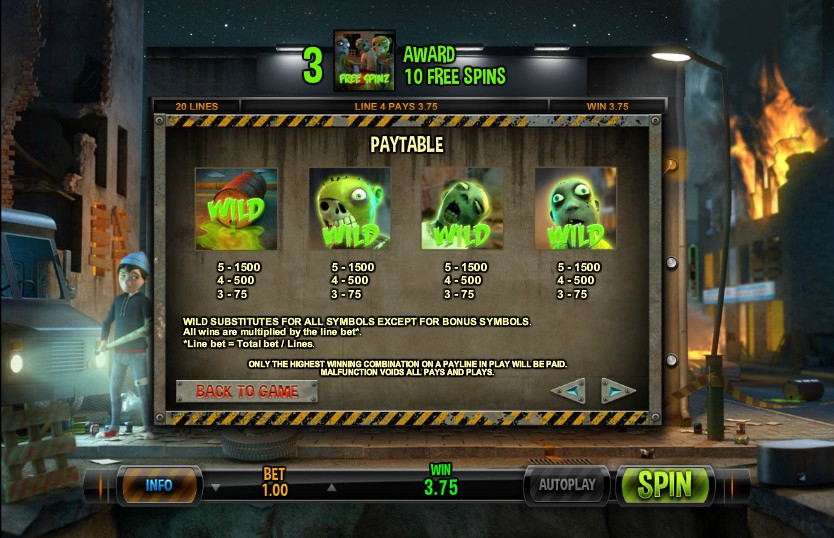Viewport: 834px width, 538px height.
Task: Start Autoplay mode
Action: point(567,485)
